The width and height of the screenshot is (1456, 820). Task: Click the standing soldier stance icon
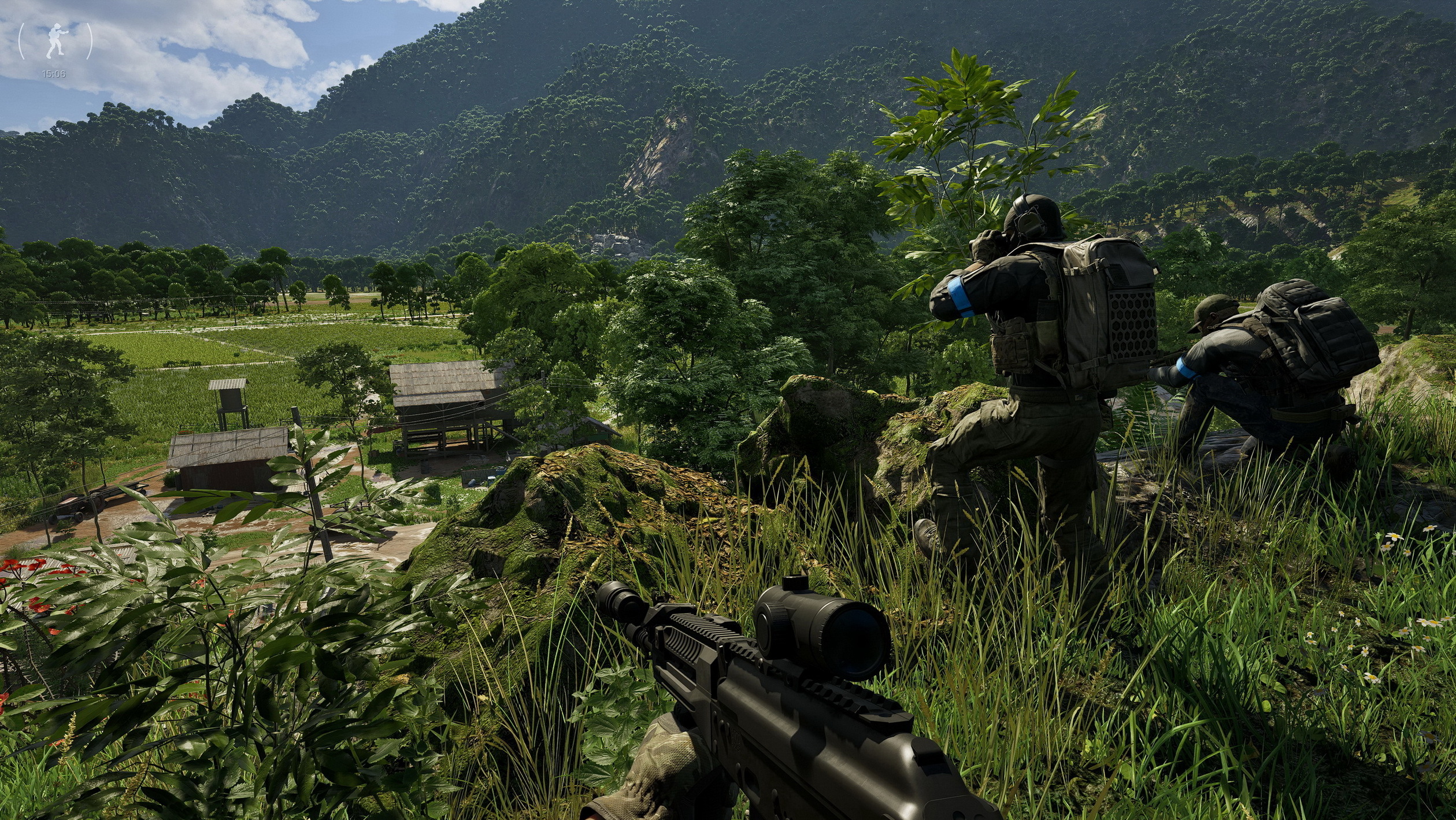pos(55,41)
